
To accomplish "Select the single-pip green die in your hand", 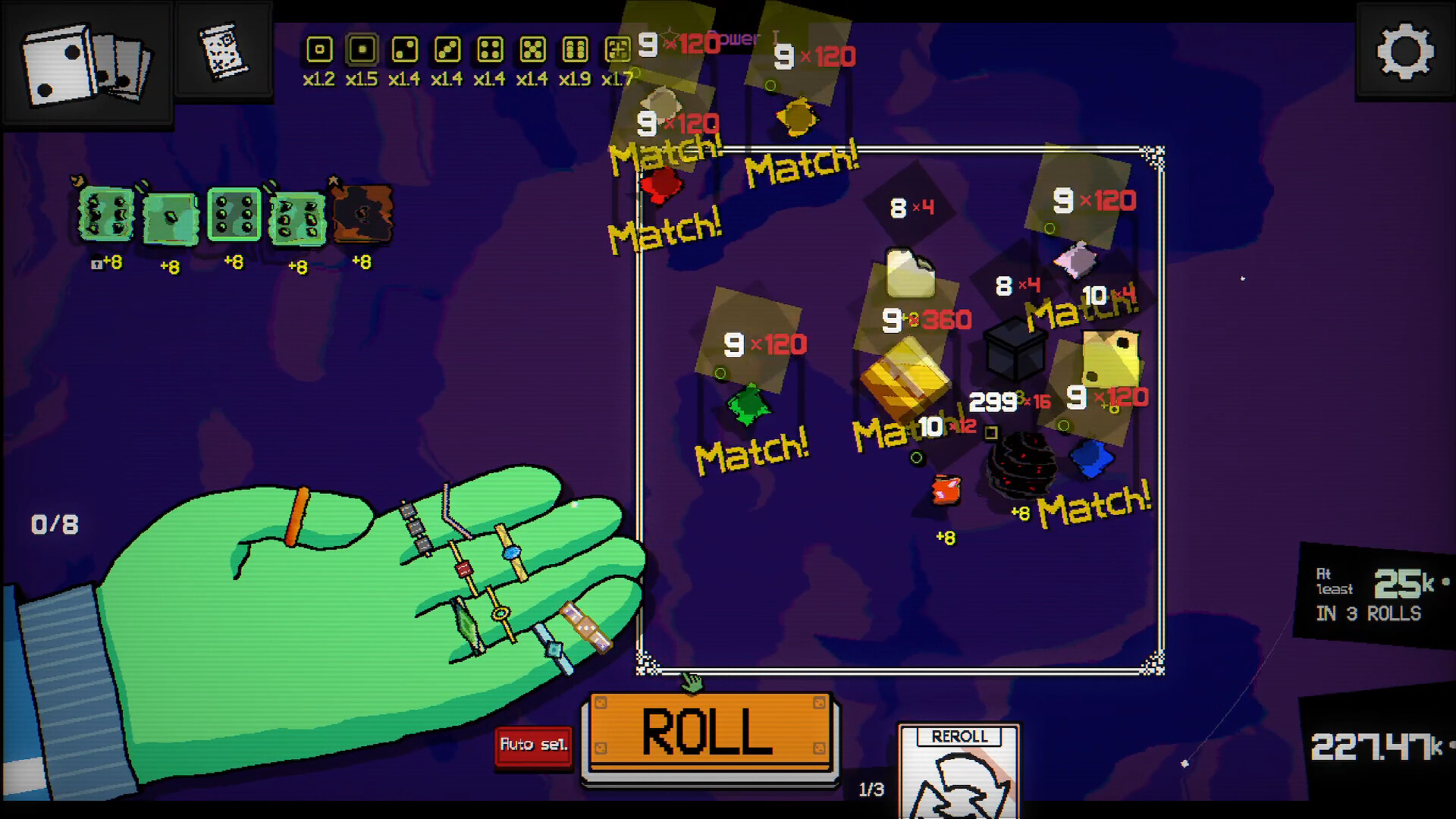I will 171,218.
